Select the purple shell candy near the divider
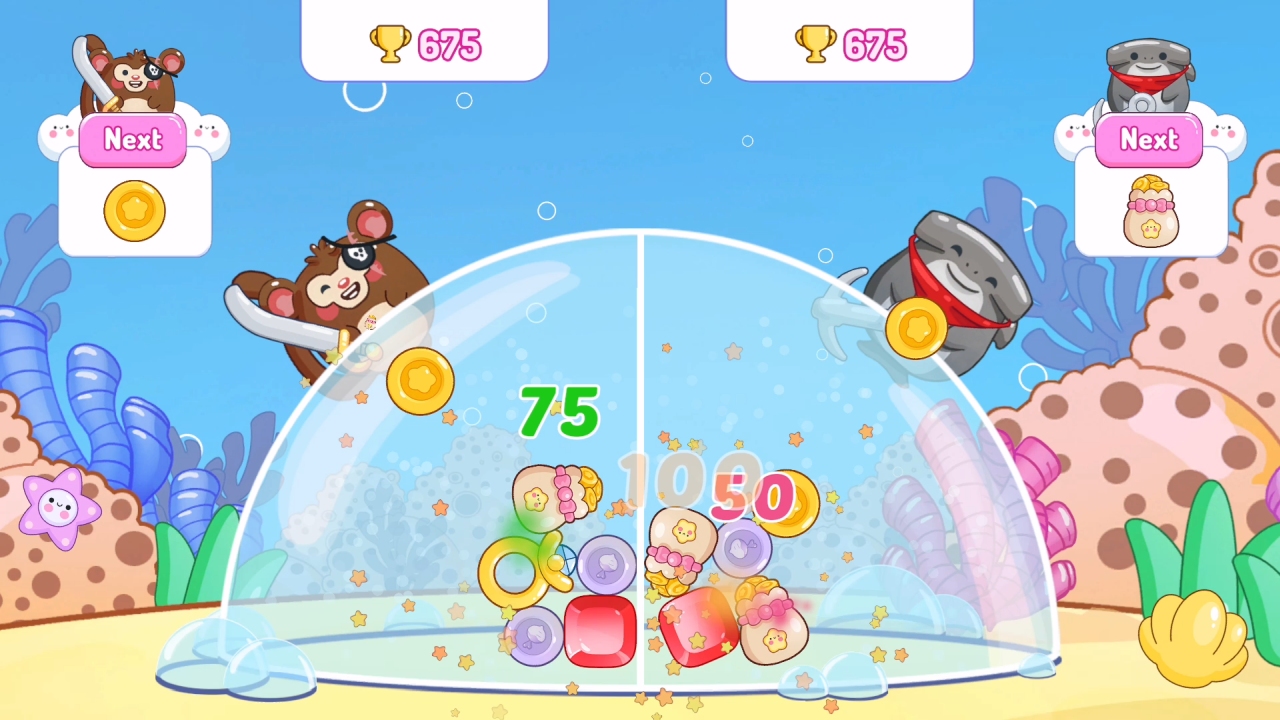Viewport: 1280px width, 720px height. click(607, 566)
